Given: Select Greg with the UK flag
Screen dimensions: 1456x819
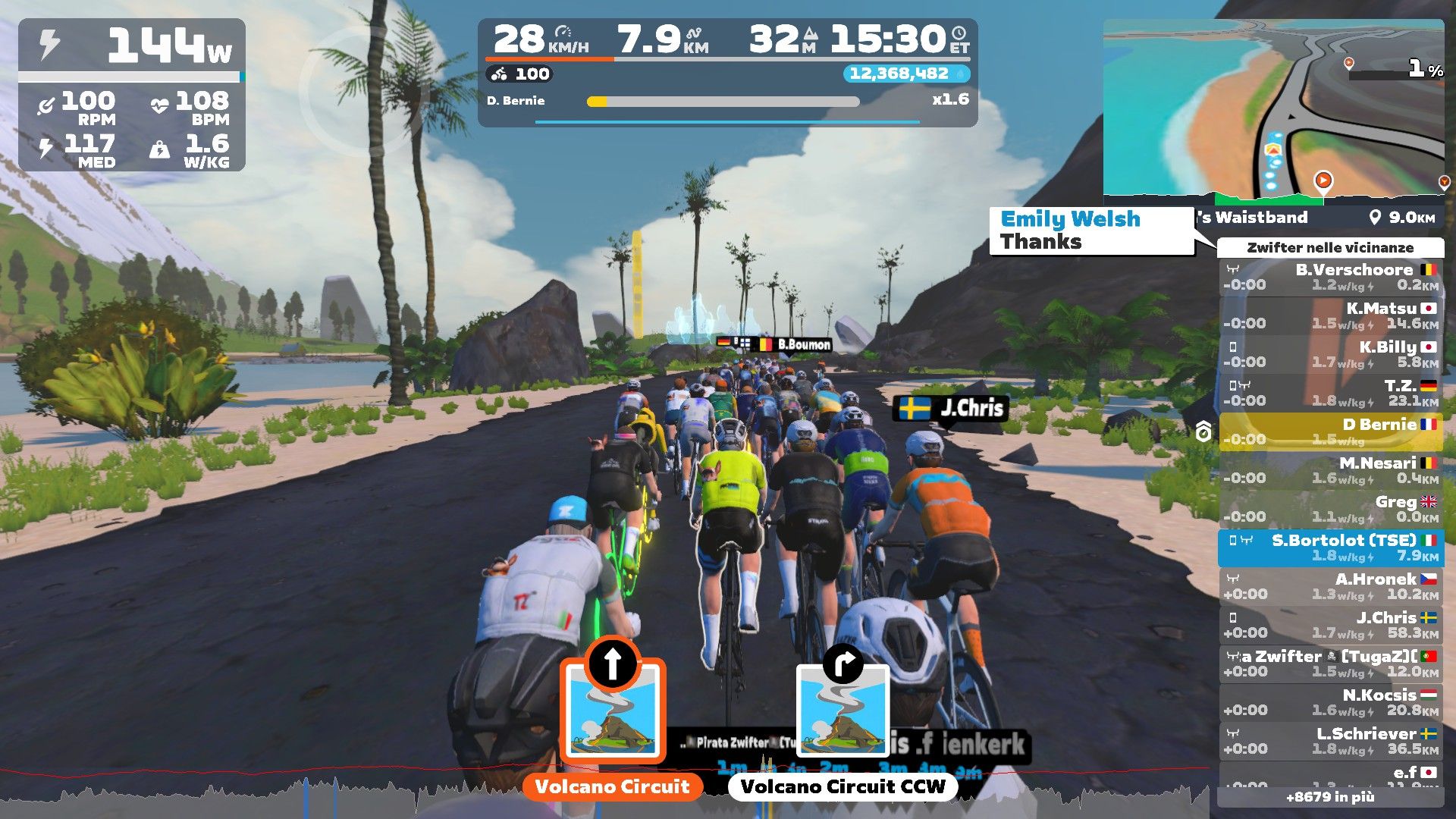Looking at the screenshot, I should (x=1331, y=509).
